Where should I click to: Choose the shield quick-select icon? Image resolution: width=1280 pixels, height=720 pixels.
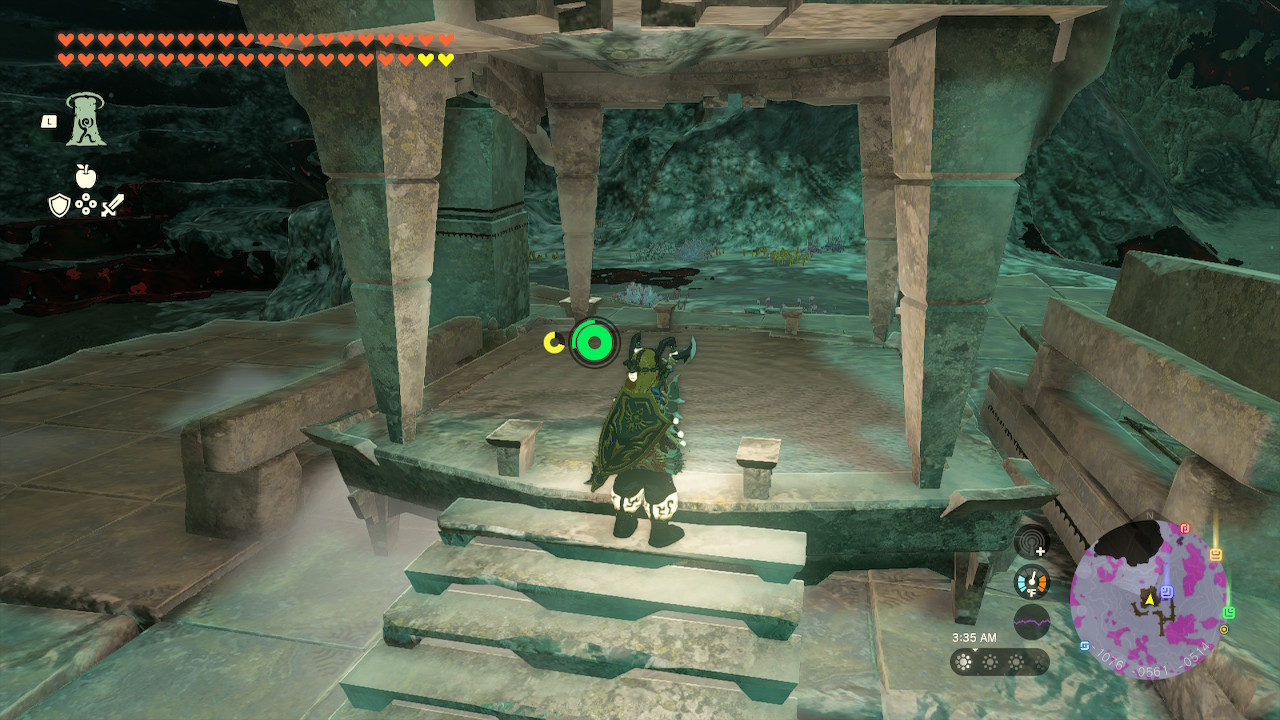pyautogui.click(x=59, y=206)
